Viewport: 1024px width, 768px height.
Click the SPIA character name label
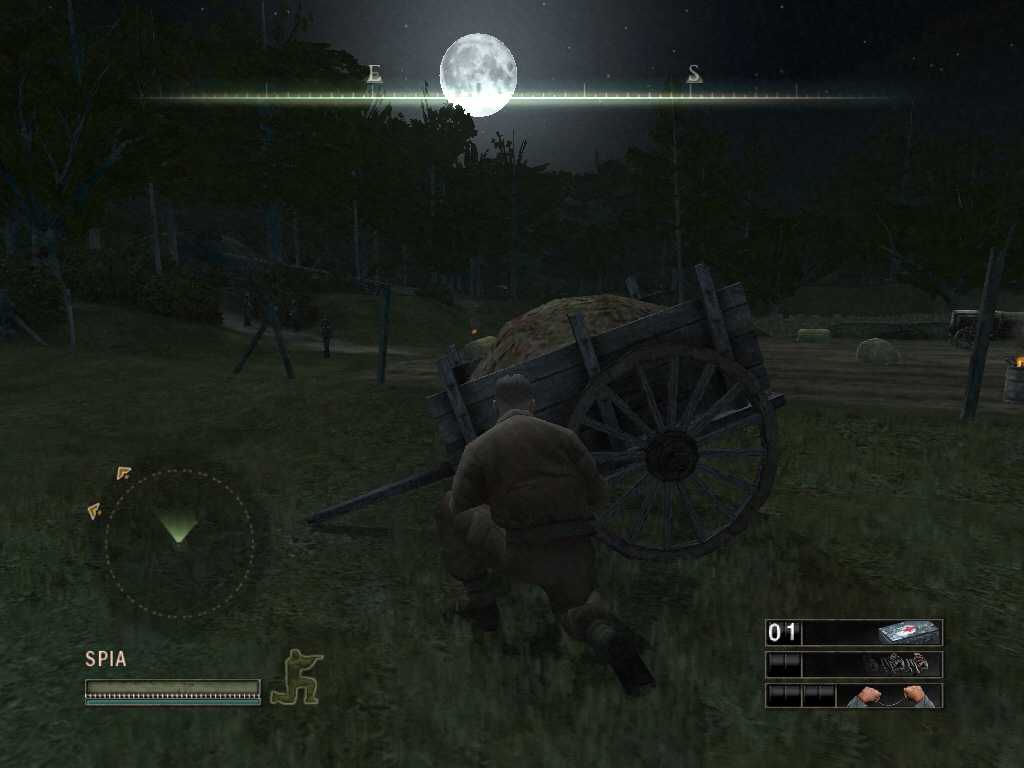click(x=106, y=659)
